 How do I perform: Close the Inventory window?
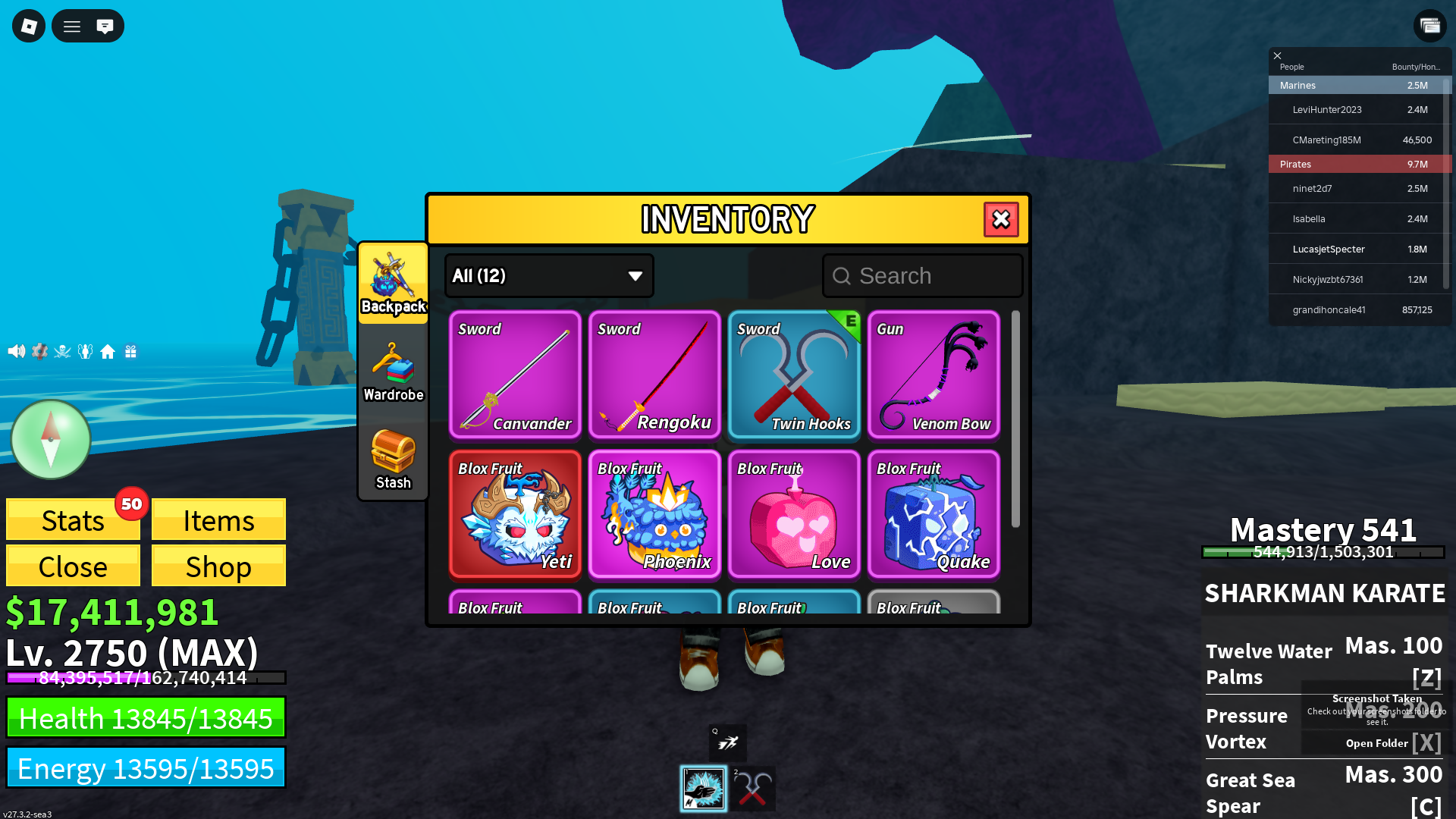pyautogui.click(x=1001, y=220)
